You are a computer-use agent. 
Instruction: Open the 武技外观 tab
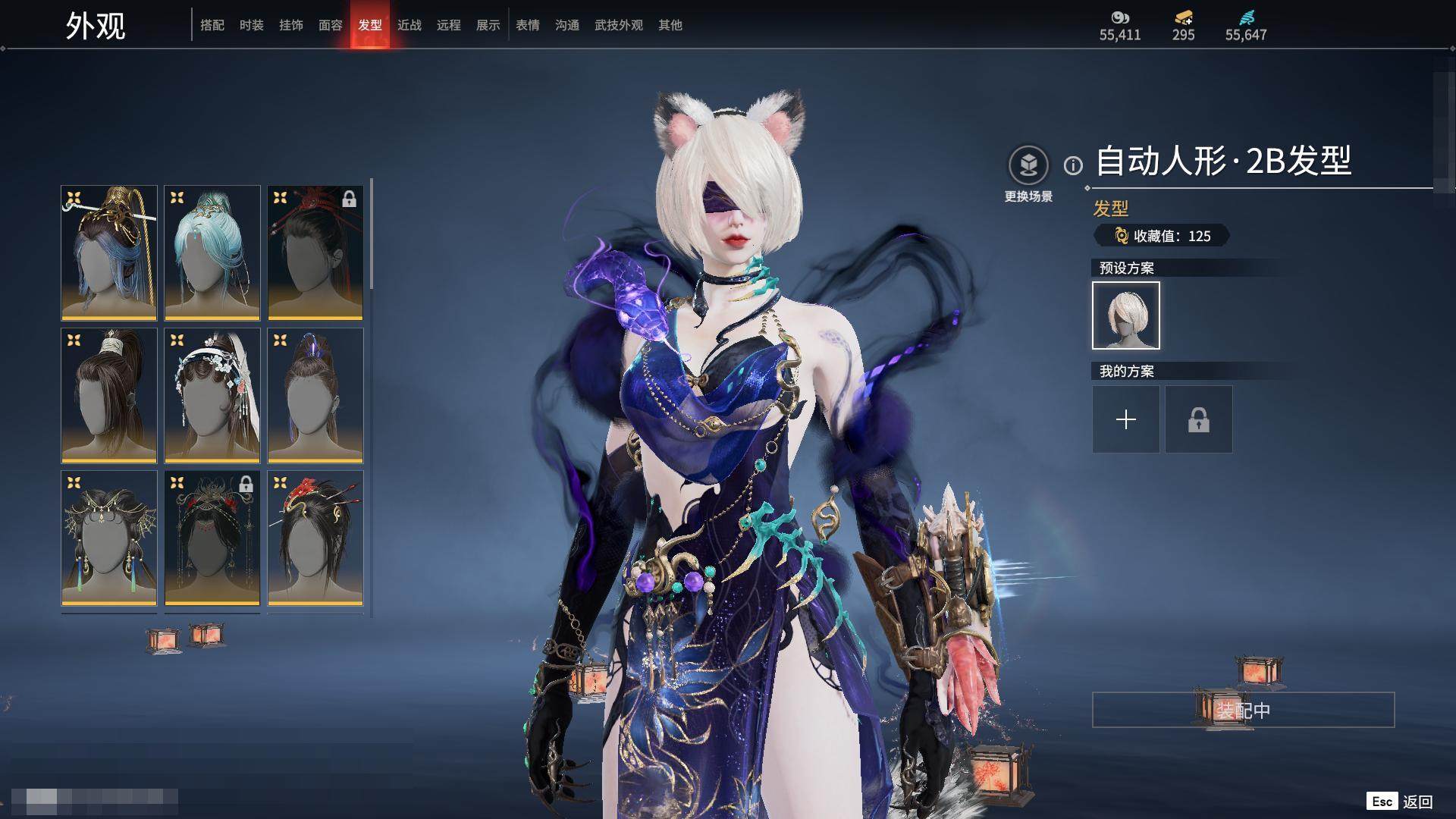[x=619, y=25]
